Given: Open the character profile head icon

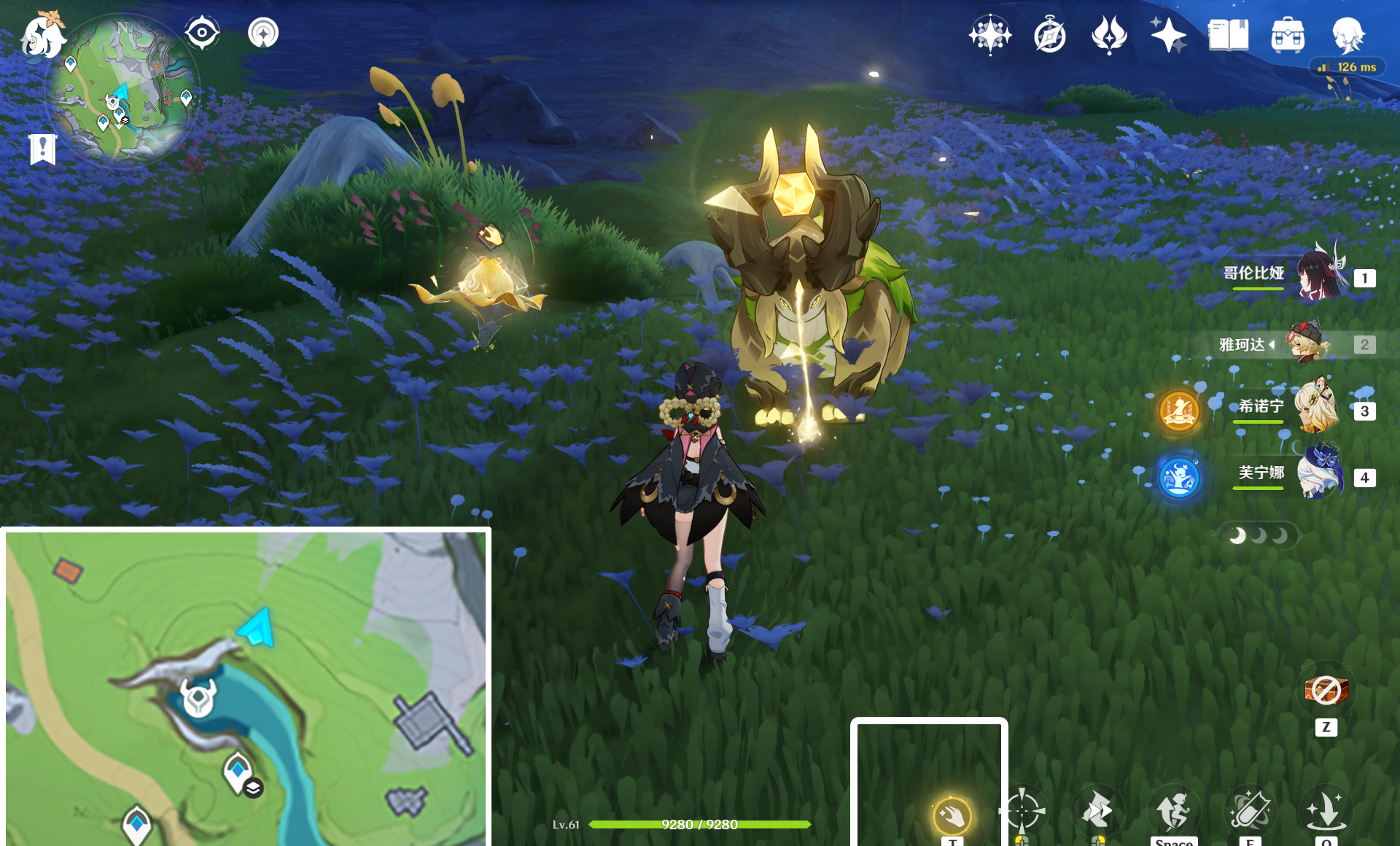Looking at the screenshot, I should [1347, 35].
